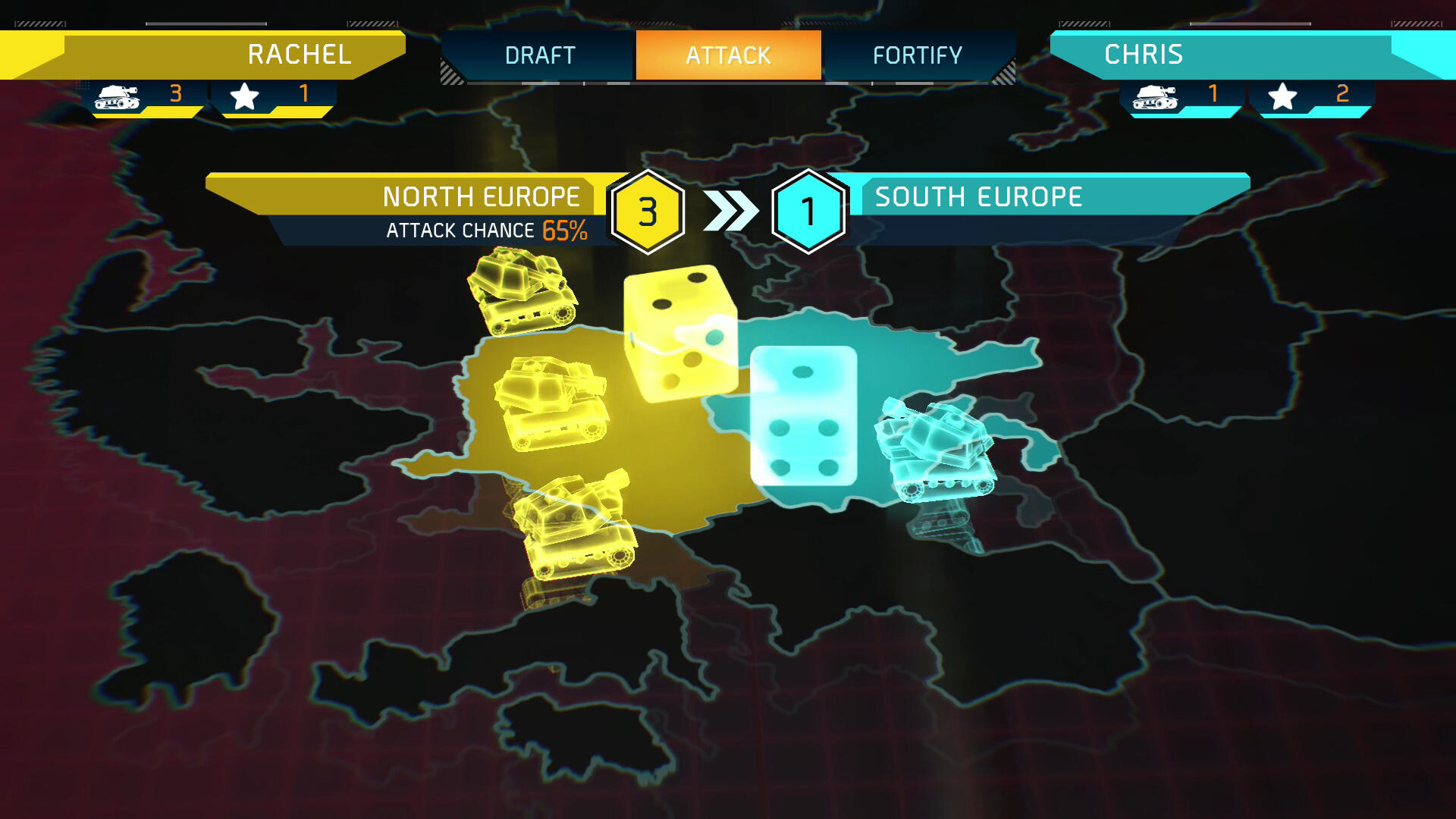Click the SOUTH EUROPE label
The image size is (1456, 819).
(x=978, y=196)
